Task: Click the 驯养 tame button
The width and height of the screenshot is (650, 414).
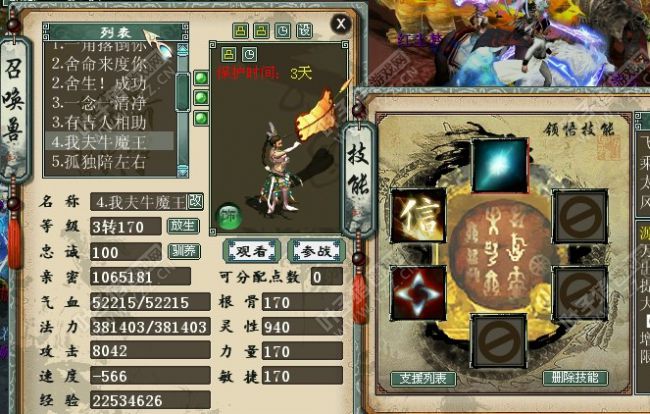Action: (x=182, y=250)
